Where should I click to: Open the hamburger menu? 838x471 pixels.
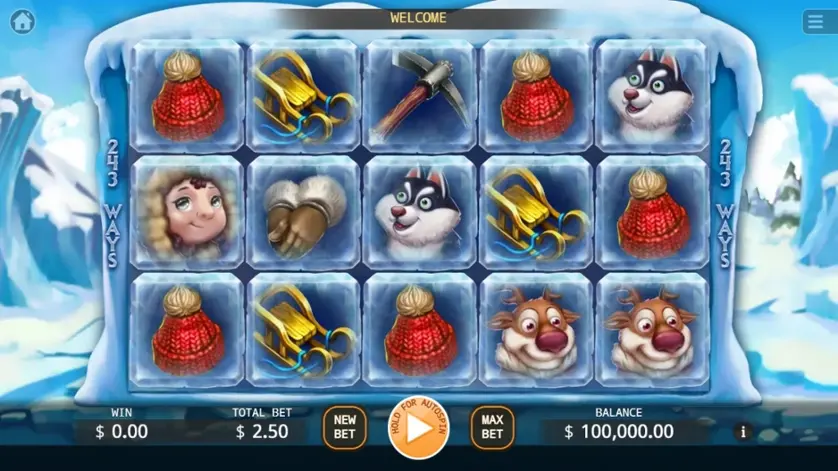[x=817, y=22]
